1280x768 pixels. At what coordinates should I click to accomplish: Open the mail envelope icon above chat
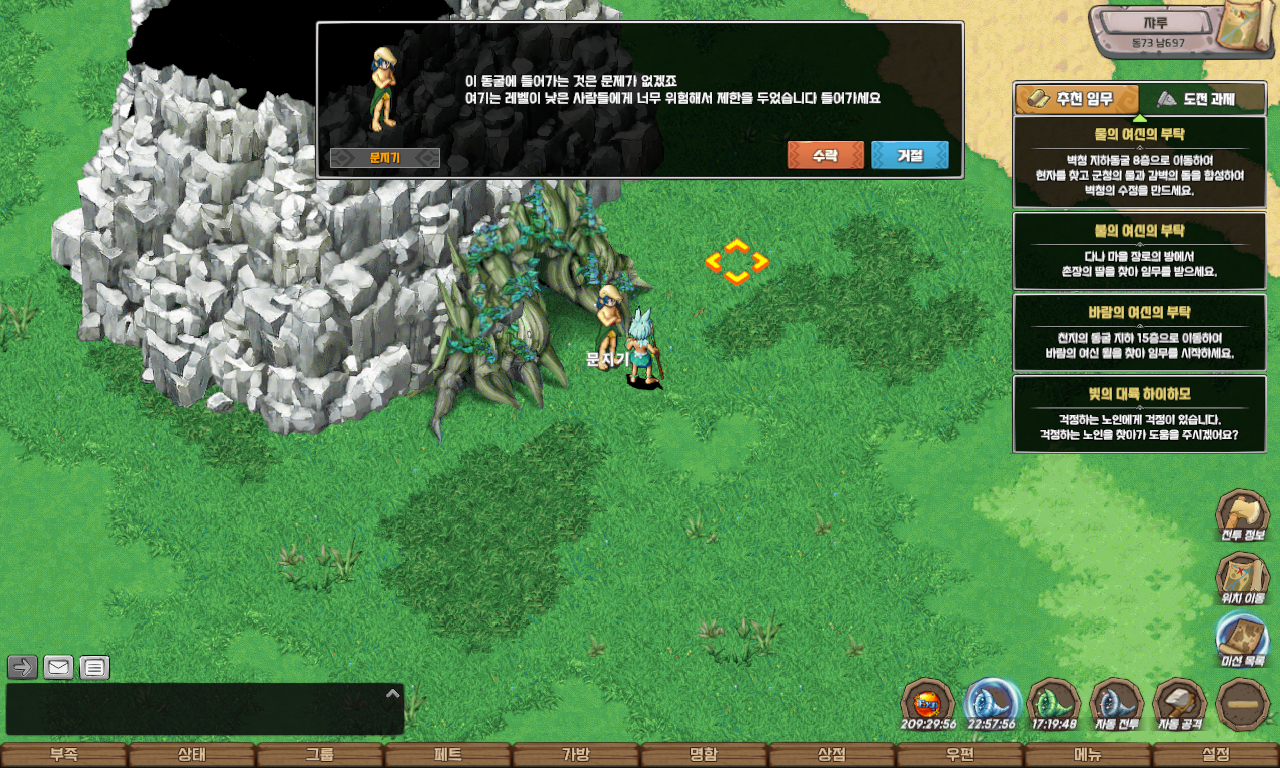[x=59, y=667]
